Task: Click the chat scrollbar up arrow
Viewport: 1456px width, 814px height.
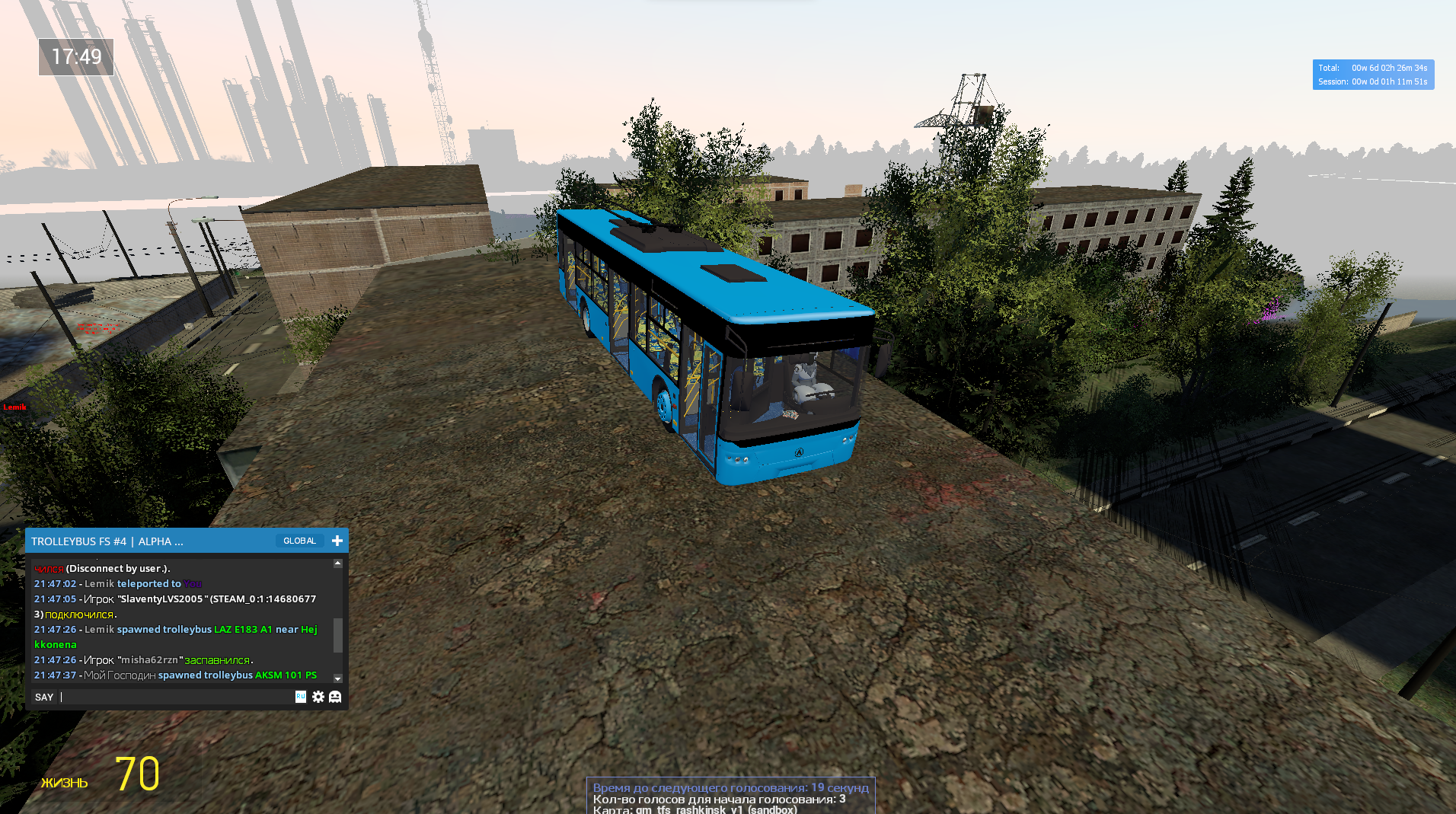Action: [x=338, y=563]
